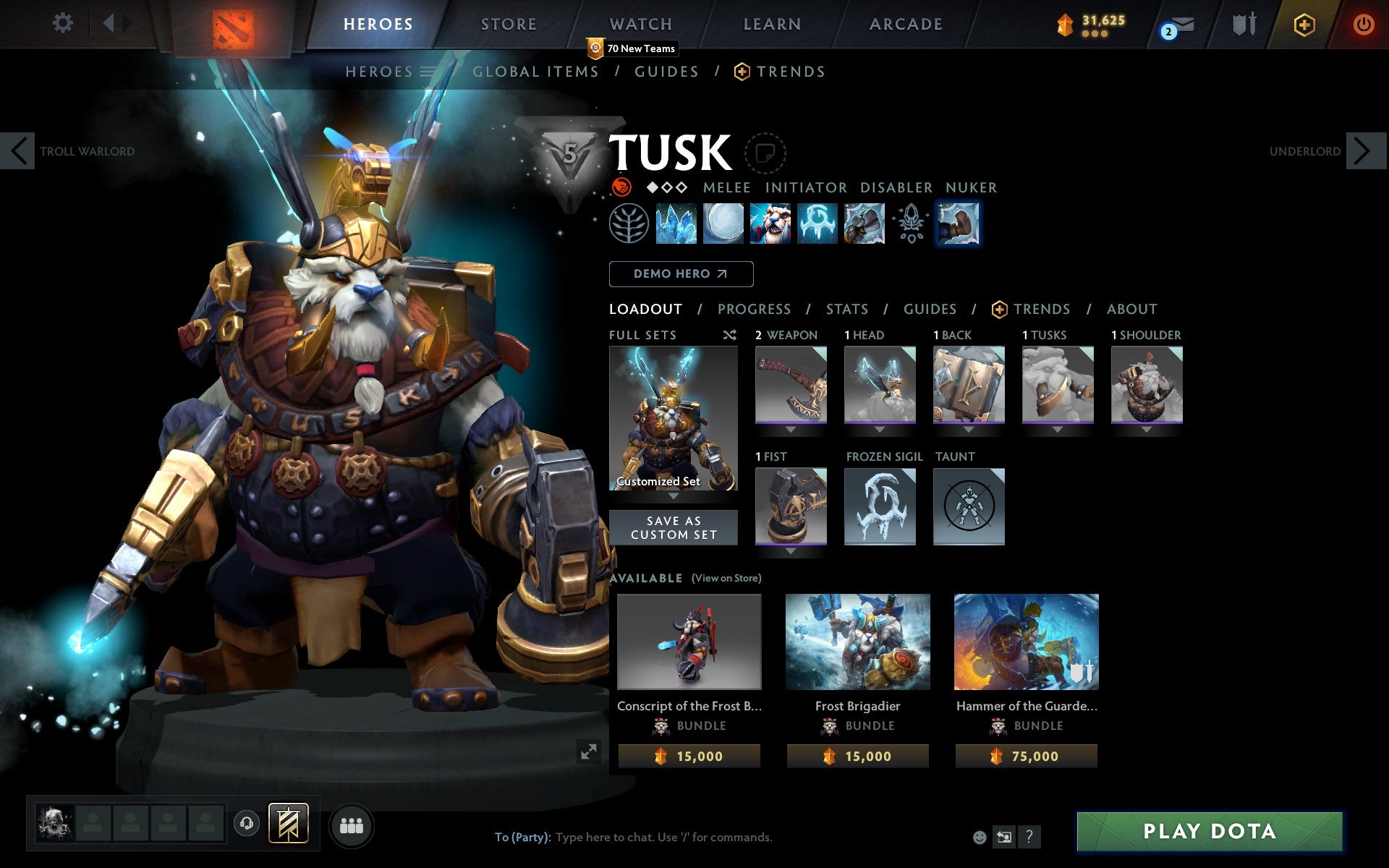Click the Walrus Punch ability icon
Screen dimensions: 1389x868
[x=959, y=224]
